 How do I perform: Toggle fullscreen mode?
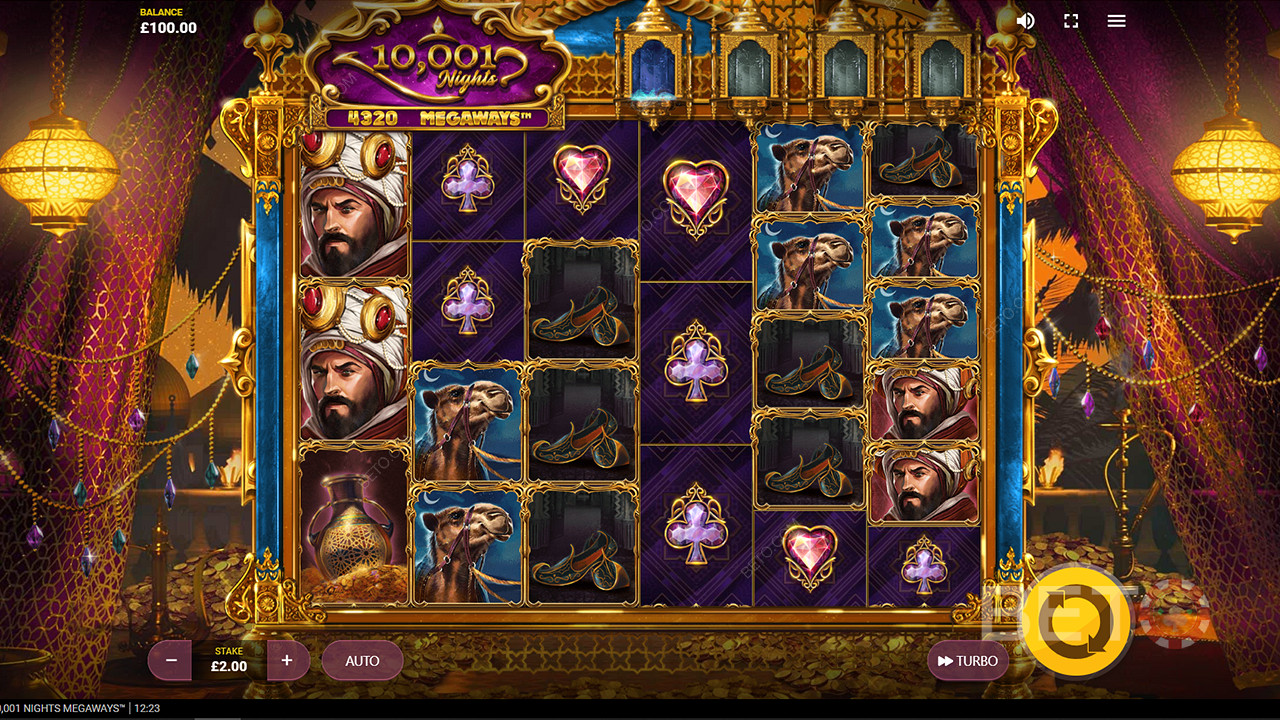point(1071,21)
